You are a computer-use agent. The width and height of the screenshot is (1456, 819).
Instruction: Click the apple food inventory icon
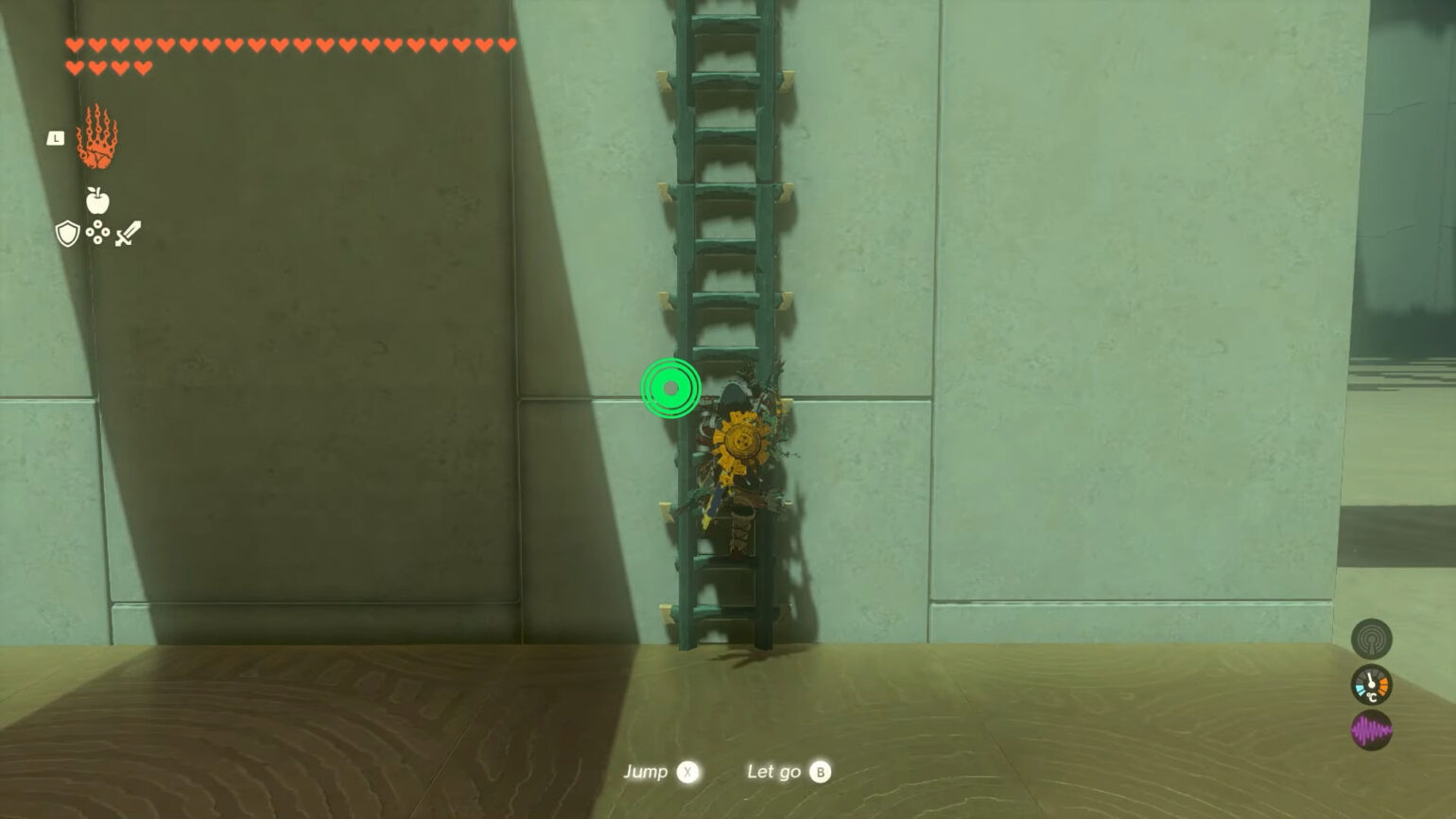pyautogui.click(x=100, y=200)
